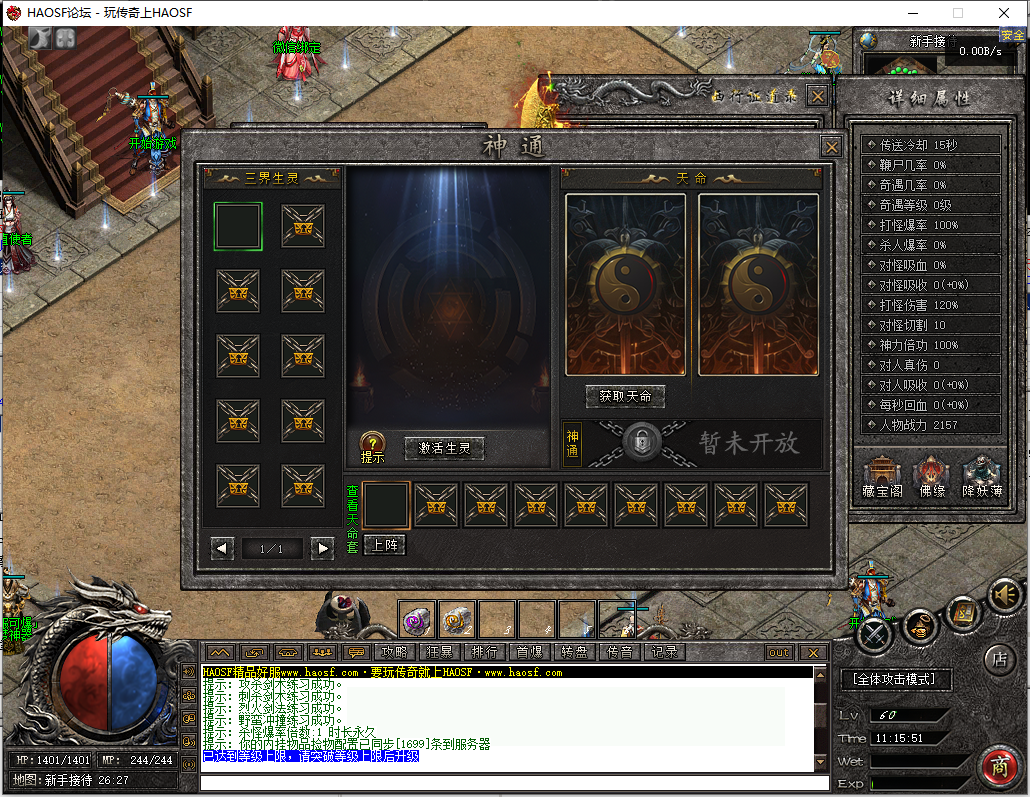
Task: Go to the previous page of 三界生灵
Action: 223,548
